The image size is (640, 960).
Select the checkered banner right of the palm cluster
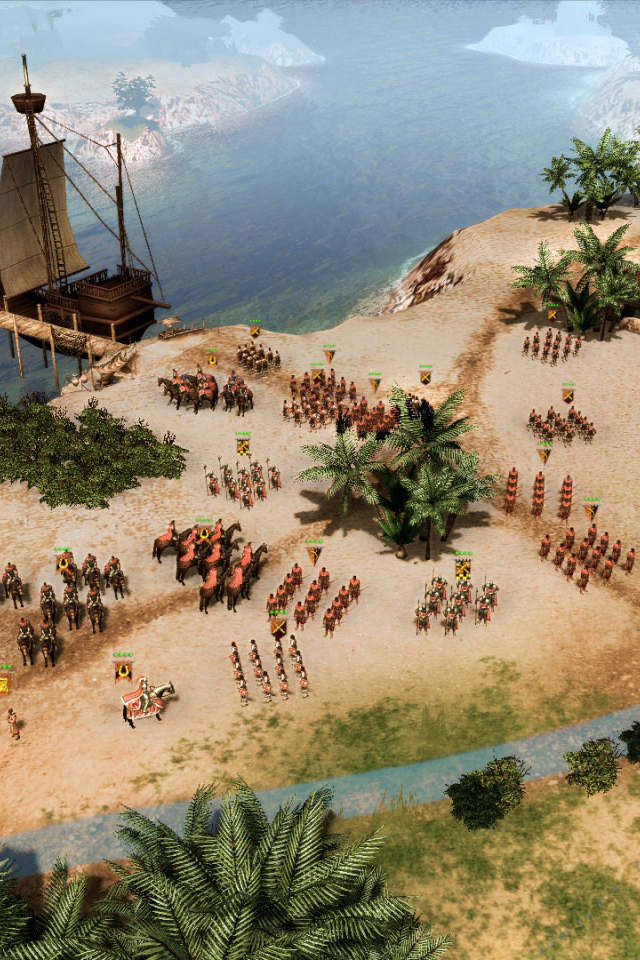(462, 567)
